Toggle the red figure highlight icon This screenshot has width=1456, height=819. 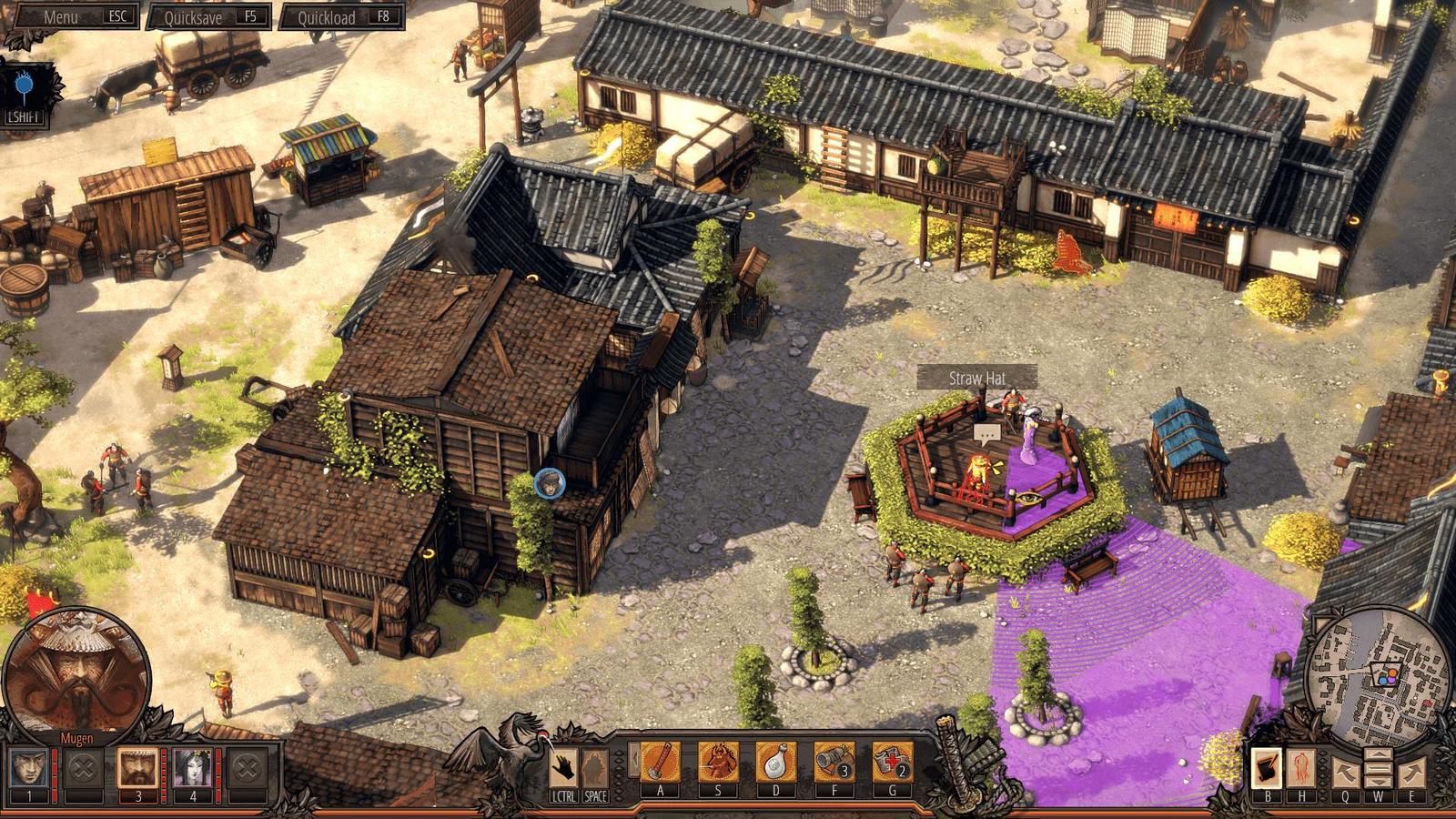point(1302,768)
